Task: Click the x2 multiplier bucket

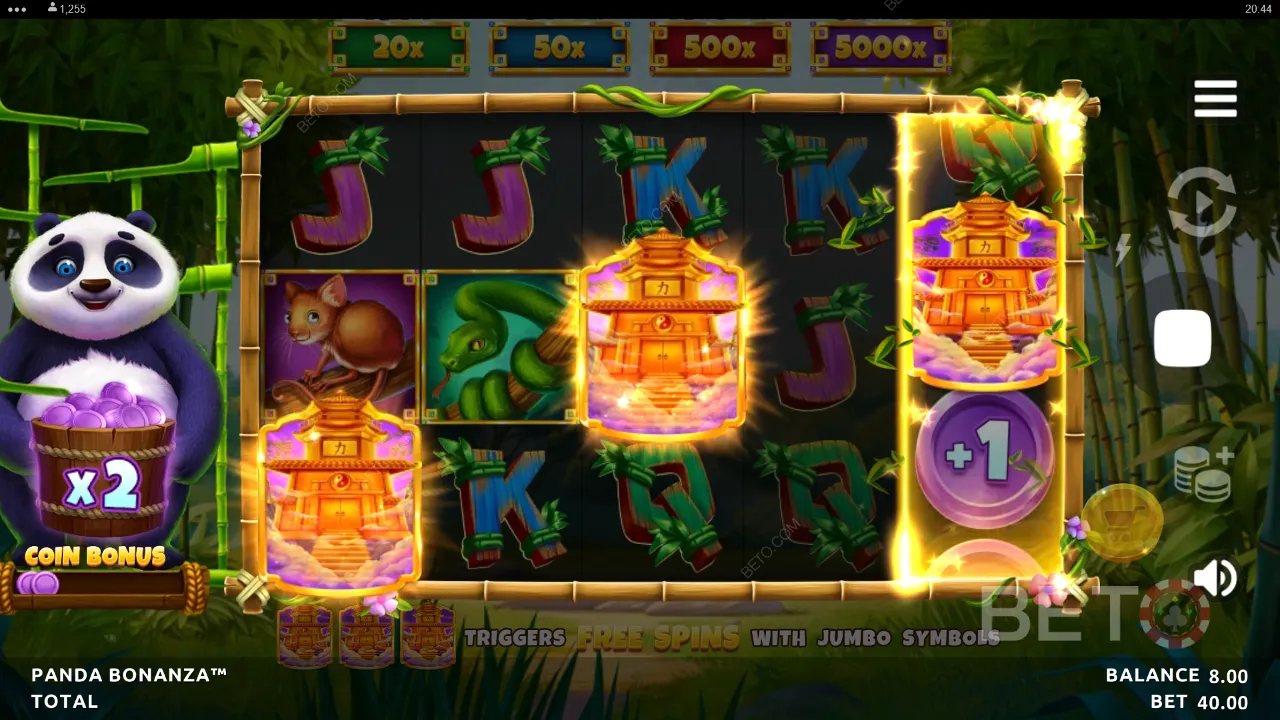Action: coord(100,481)
